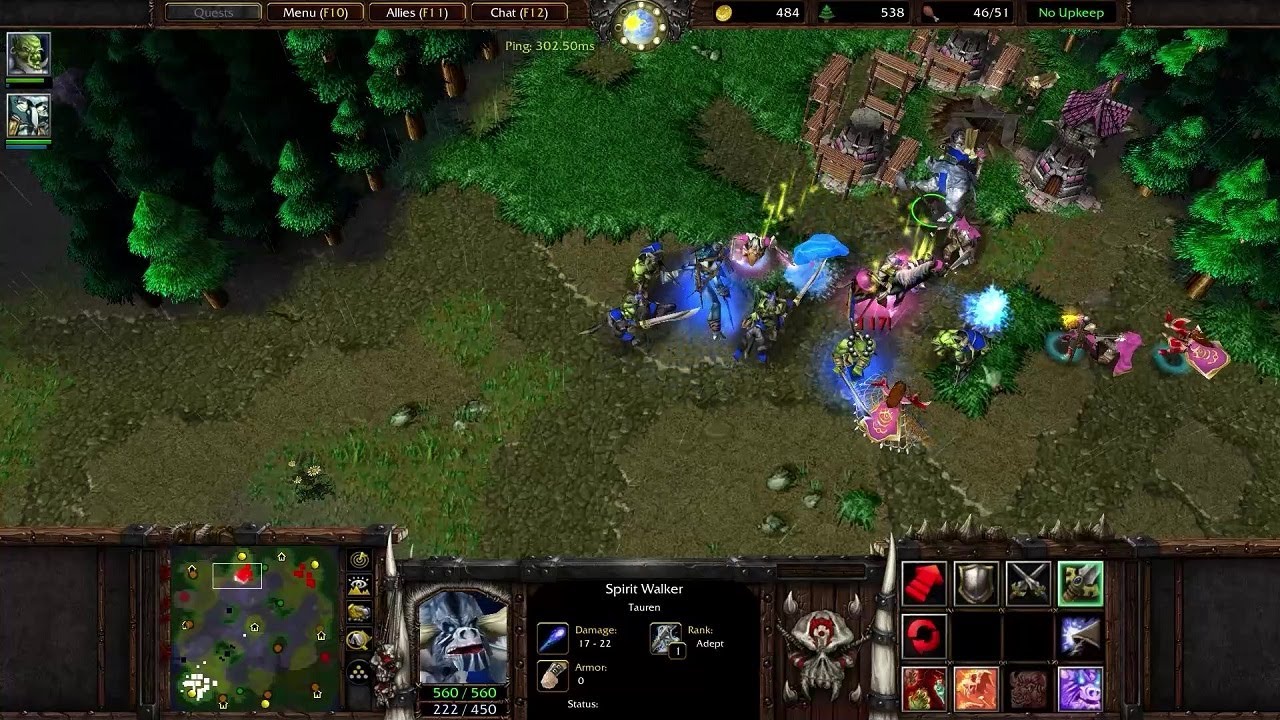Open the Chat (F12) log
This screenshot has height=720, width=1280.
pyautogui.click(x=518, y=13)
